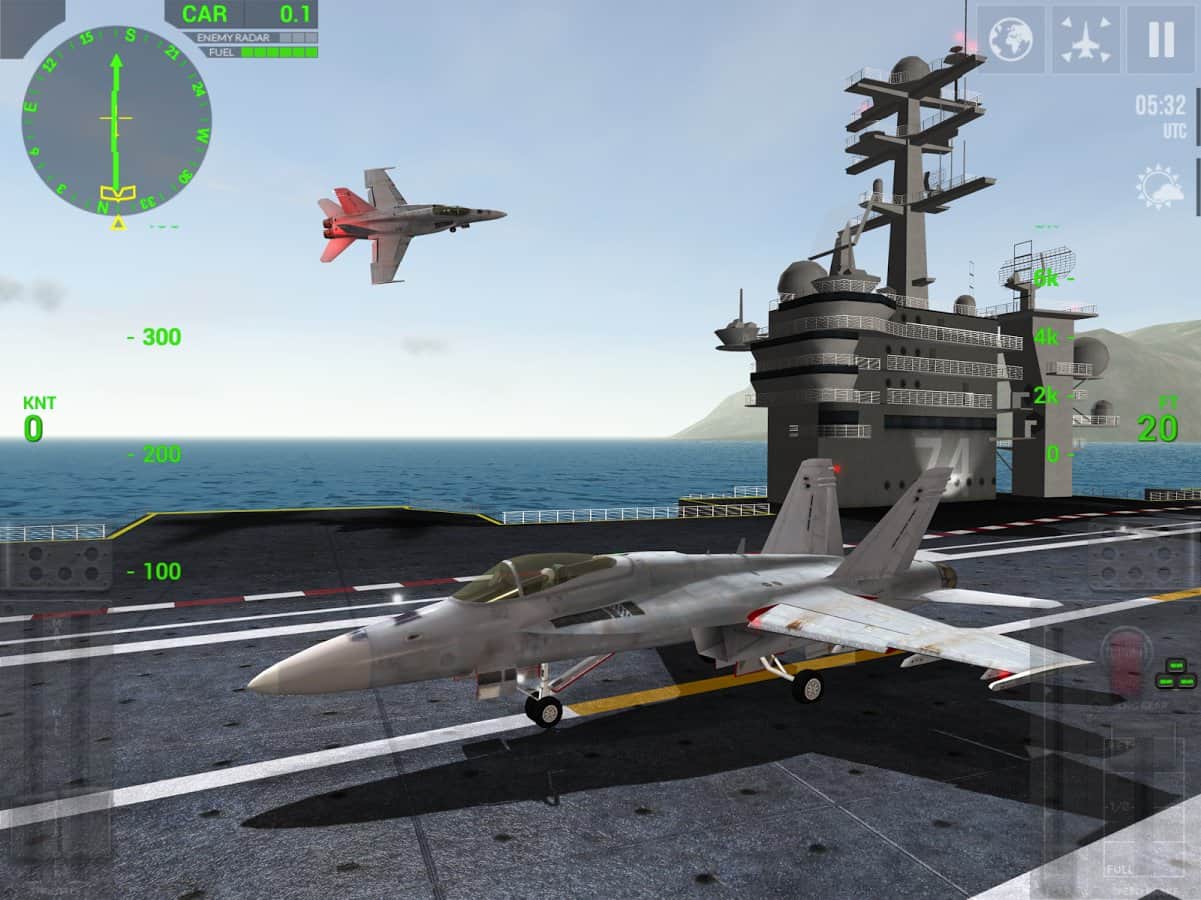1201x900 pixels.
Task: Pause the flight simulation
Action: pyautogui.click(x=1160, y=39)
